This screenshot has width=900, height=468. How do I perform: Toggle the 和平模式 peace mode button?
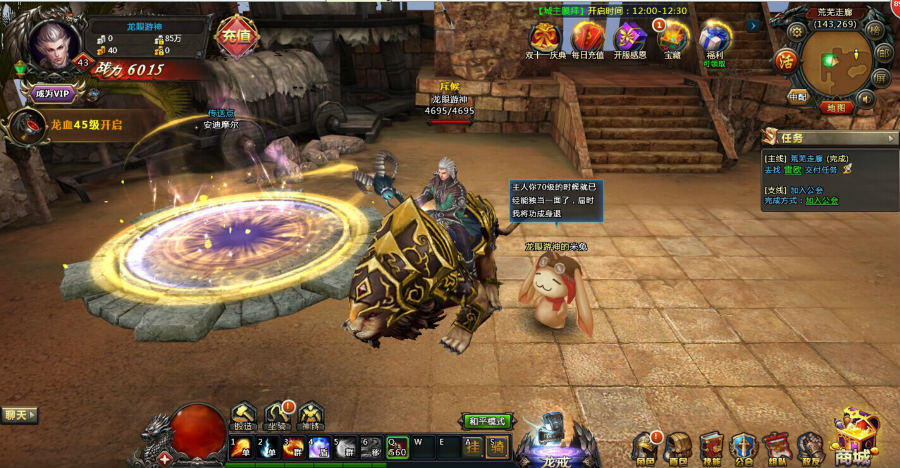[487, 421]
